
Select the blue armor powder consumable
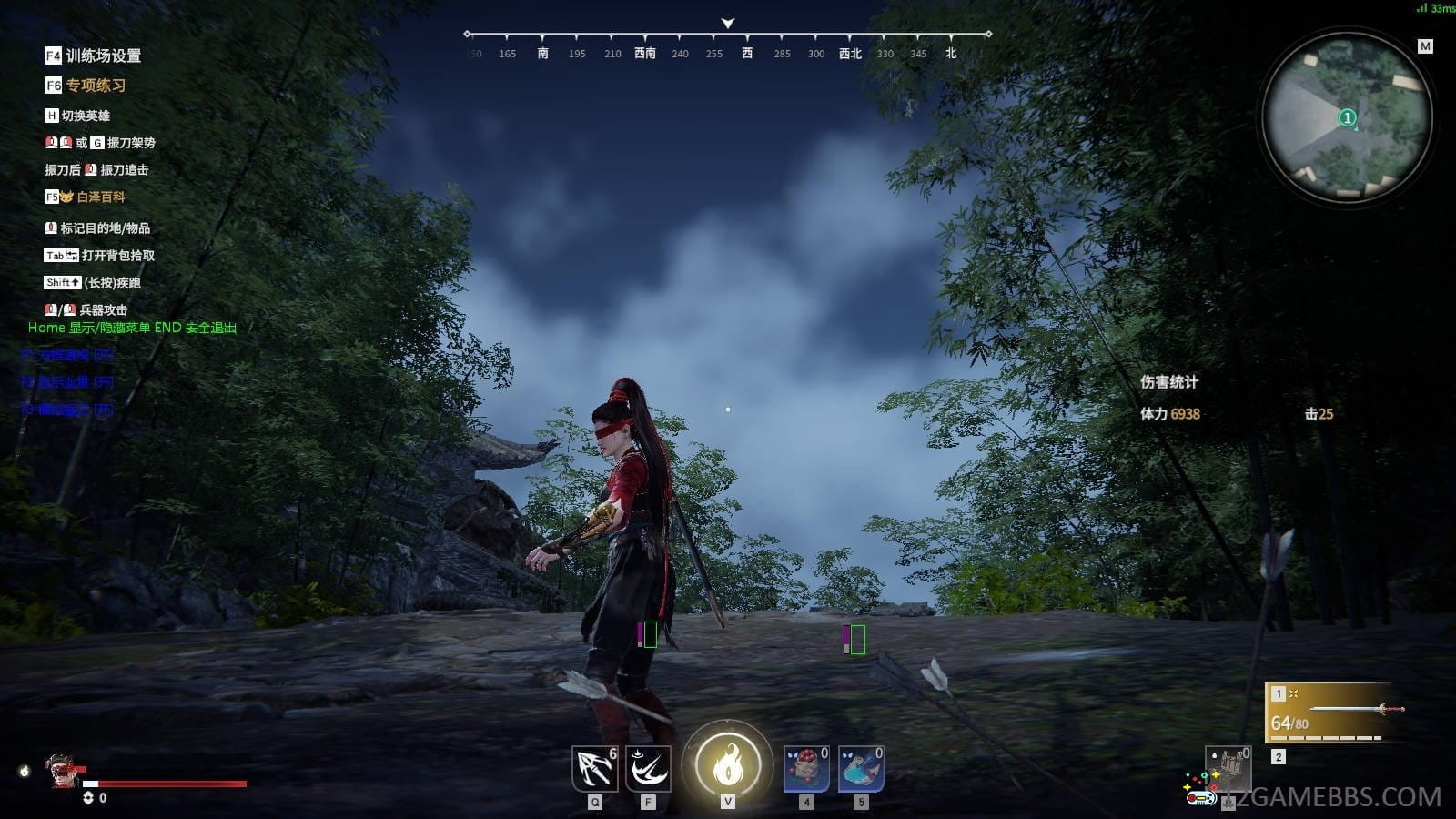tap(860, 768)
